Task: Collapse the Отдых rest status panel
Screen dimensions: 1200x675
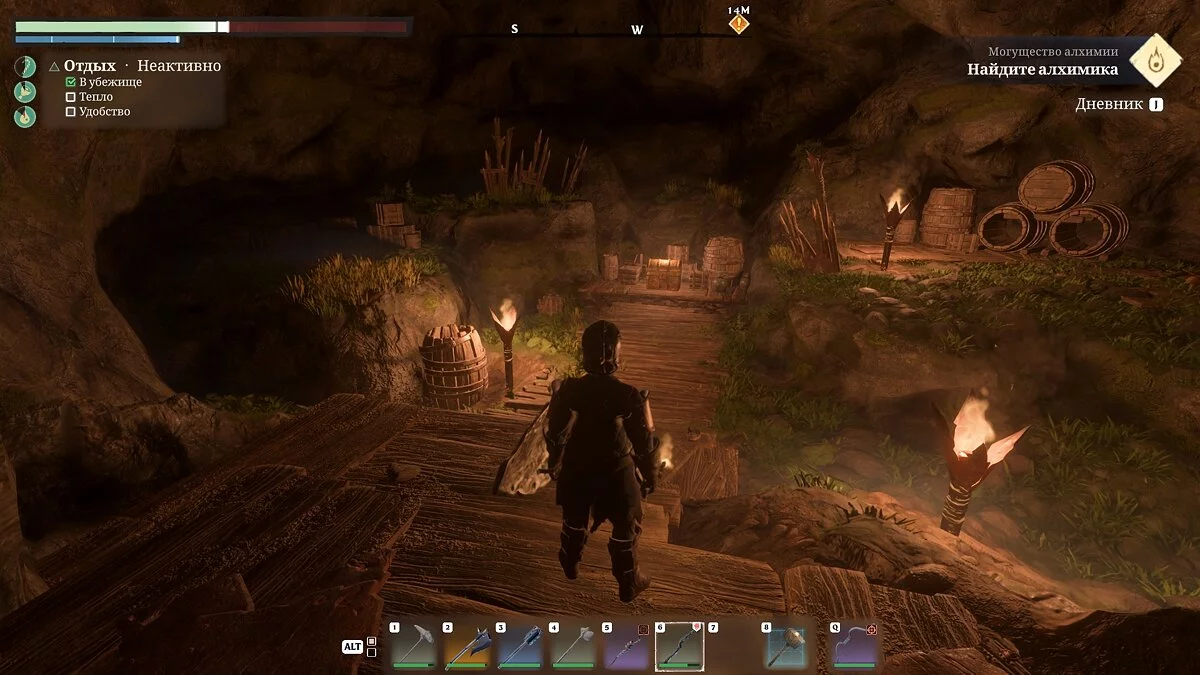Action: 54,66
